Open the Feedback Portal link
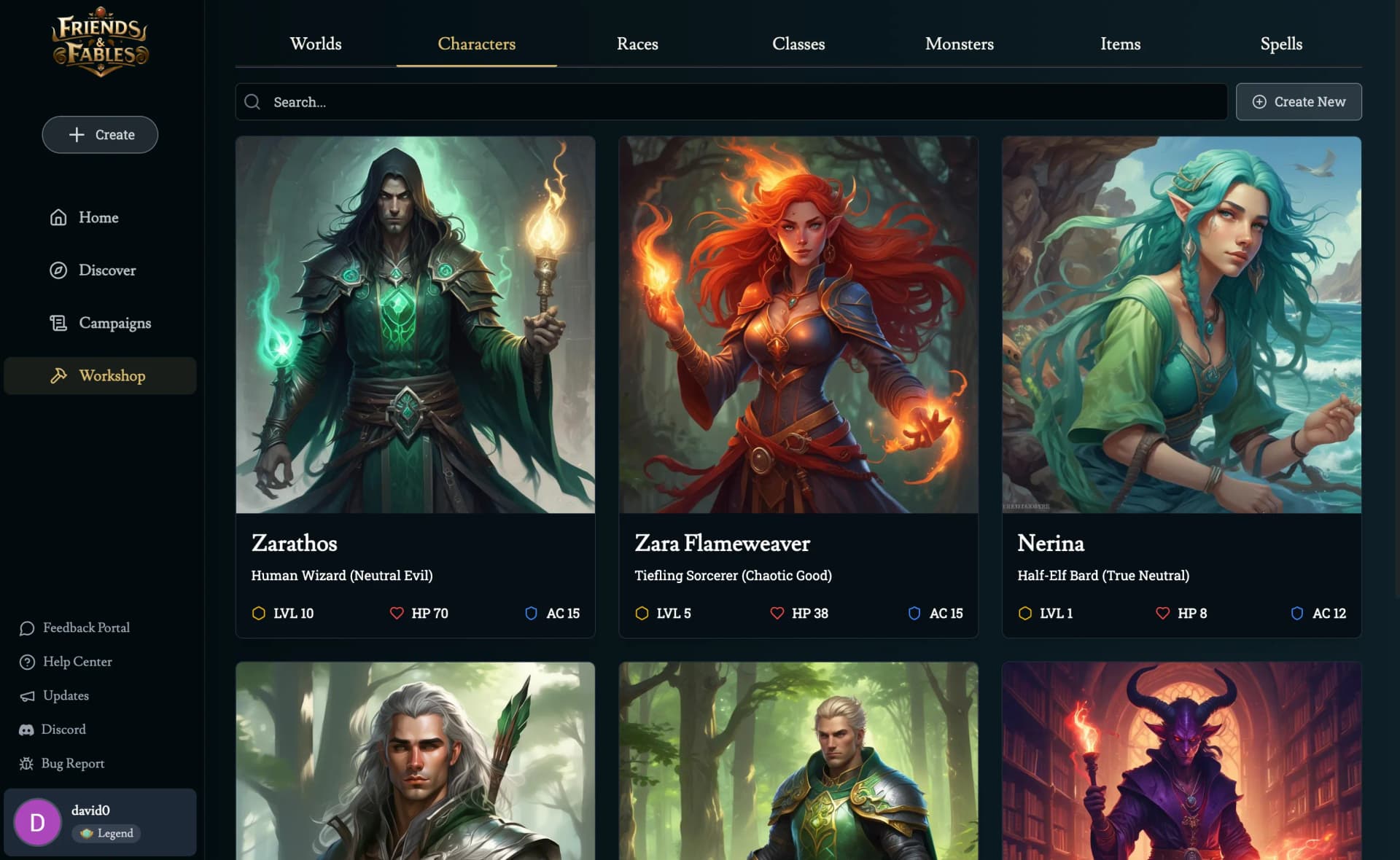This screenshot has width=1400, height=860. [85, 628]
